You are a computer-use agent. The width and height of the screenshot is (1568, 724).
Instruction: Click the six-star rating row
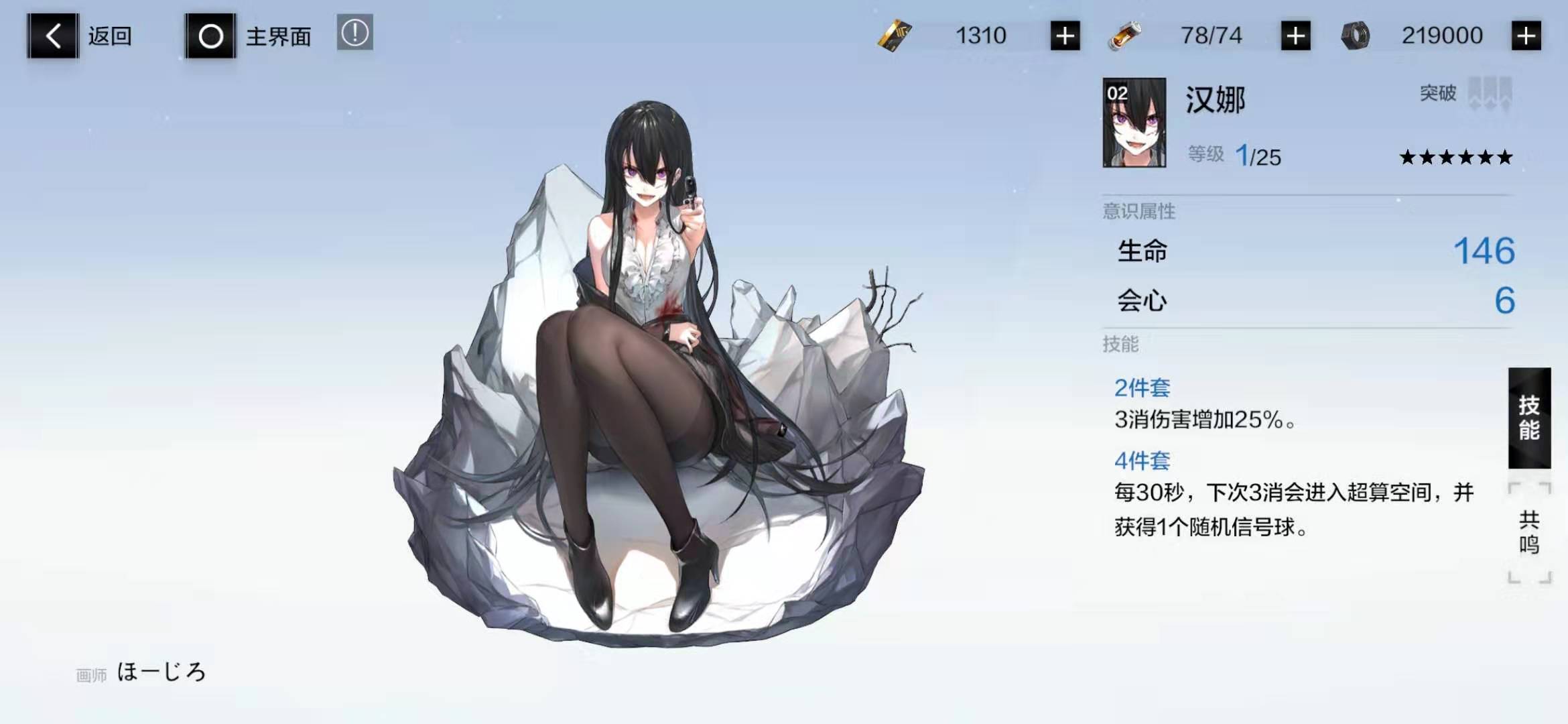pos(1456,158)
